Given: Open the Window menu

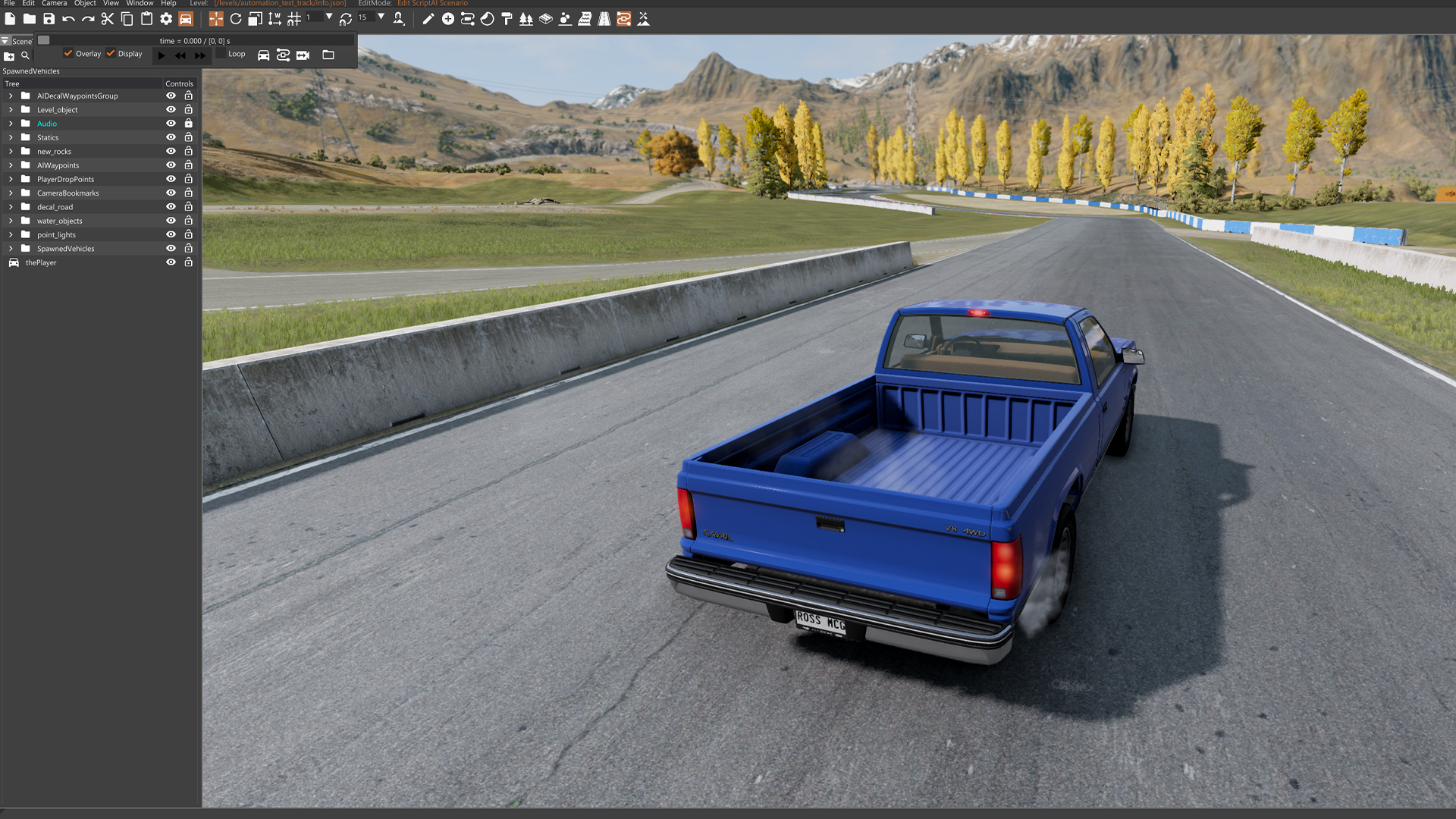Looking at the screenshot, I should (x=140, y=3).
